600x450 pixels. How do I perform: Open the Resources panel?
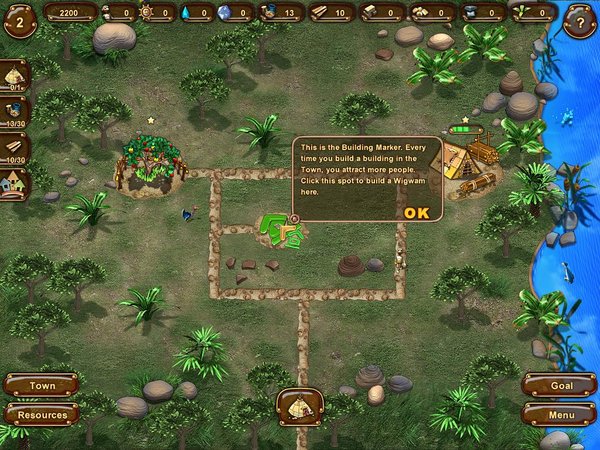point(41,414)
